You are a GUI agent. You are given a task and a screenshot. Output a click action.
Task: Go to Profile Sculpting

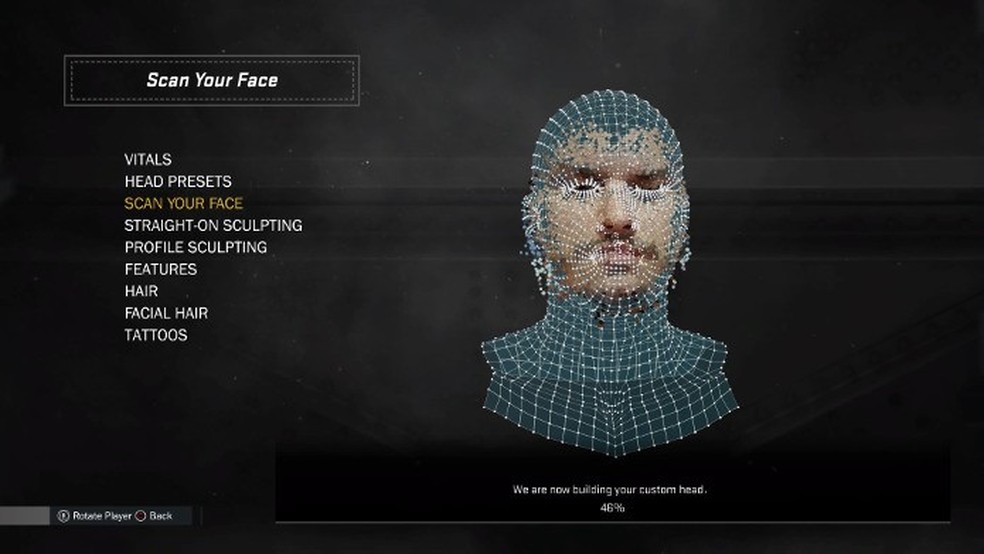(x=196, y=247)
